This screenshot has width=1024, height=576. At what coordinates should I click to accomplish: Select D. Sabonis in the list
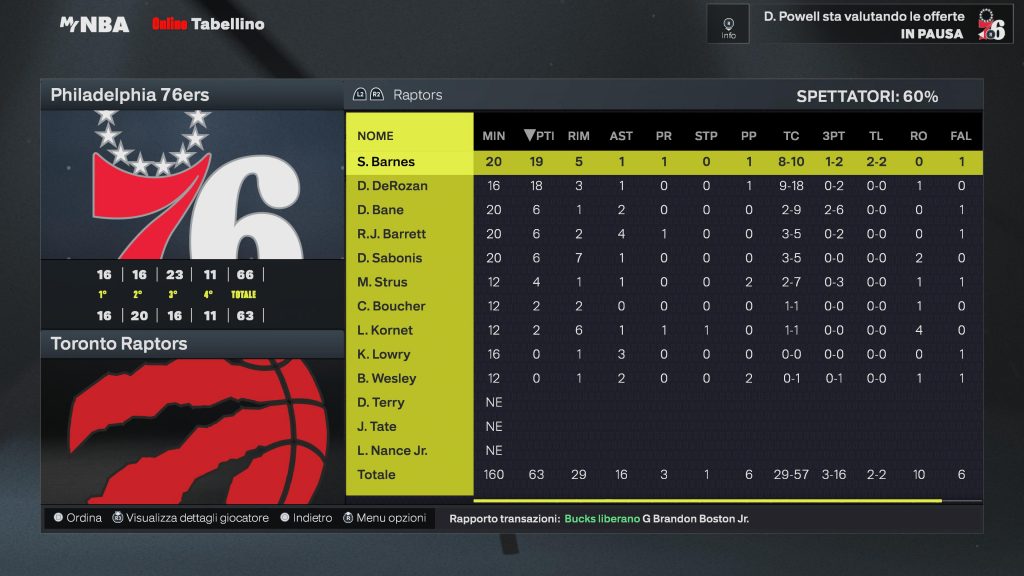pyautogui.click(x=390, y=258)
